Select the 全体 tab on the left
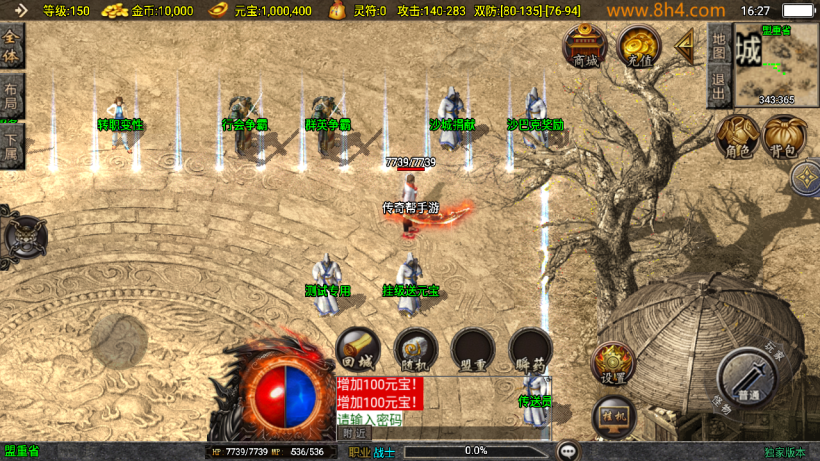Viewport: 820px width, 461px height. click(x=12, y=48)
